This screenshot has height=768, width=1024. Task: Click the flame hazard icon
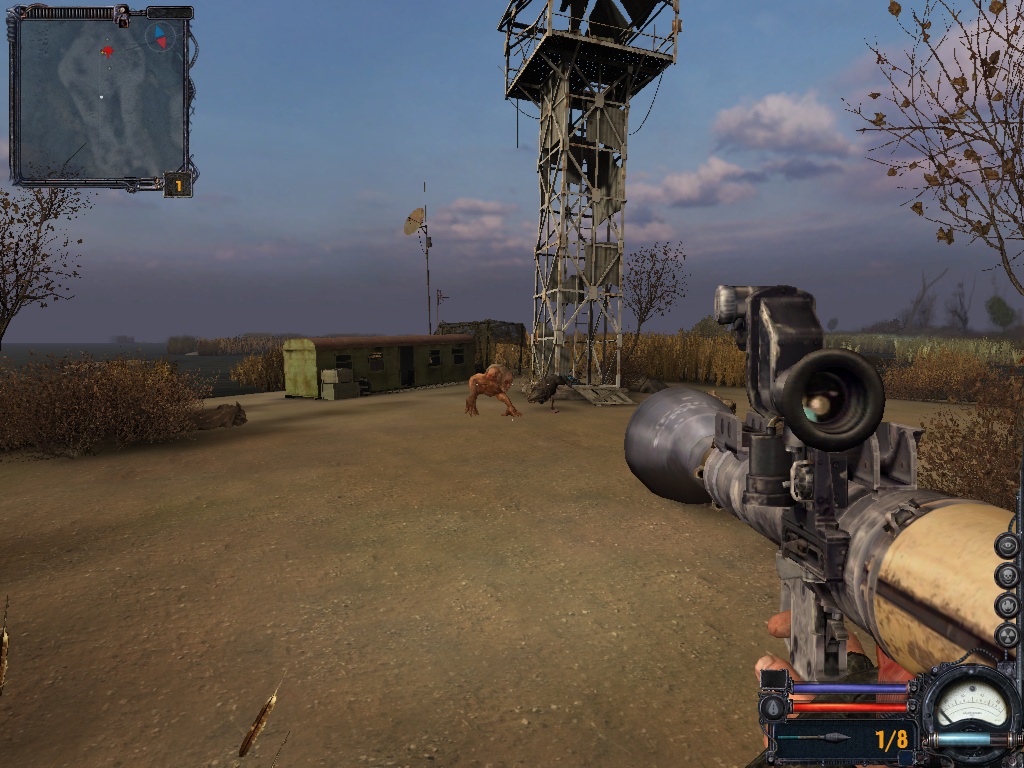point(1008,605)
